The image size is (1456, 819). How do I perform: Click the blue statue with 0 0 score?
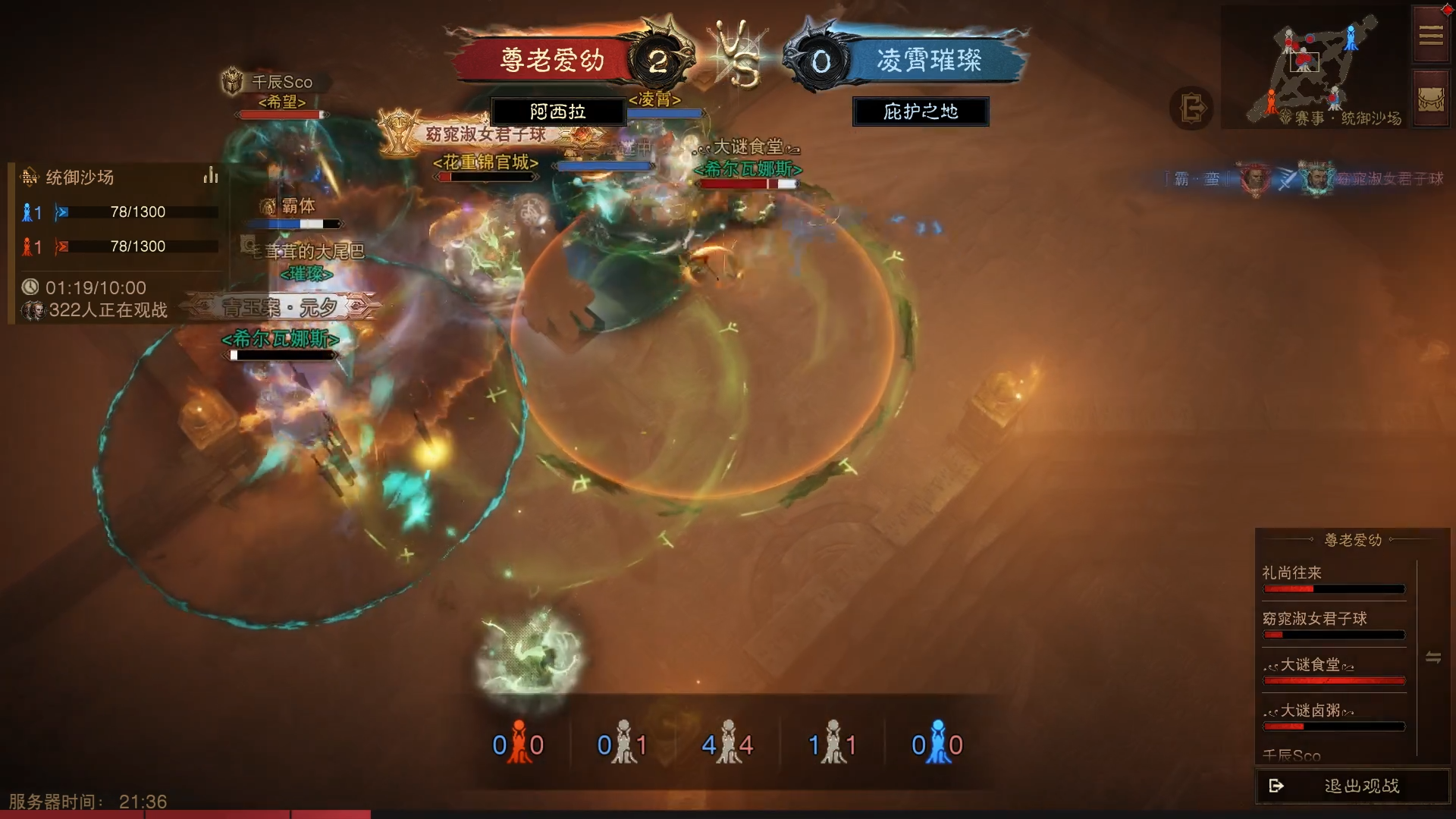pyautogui.click(x=937, y=743)
